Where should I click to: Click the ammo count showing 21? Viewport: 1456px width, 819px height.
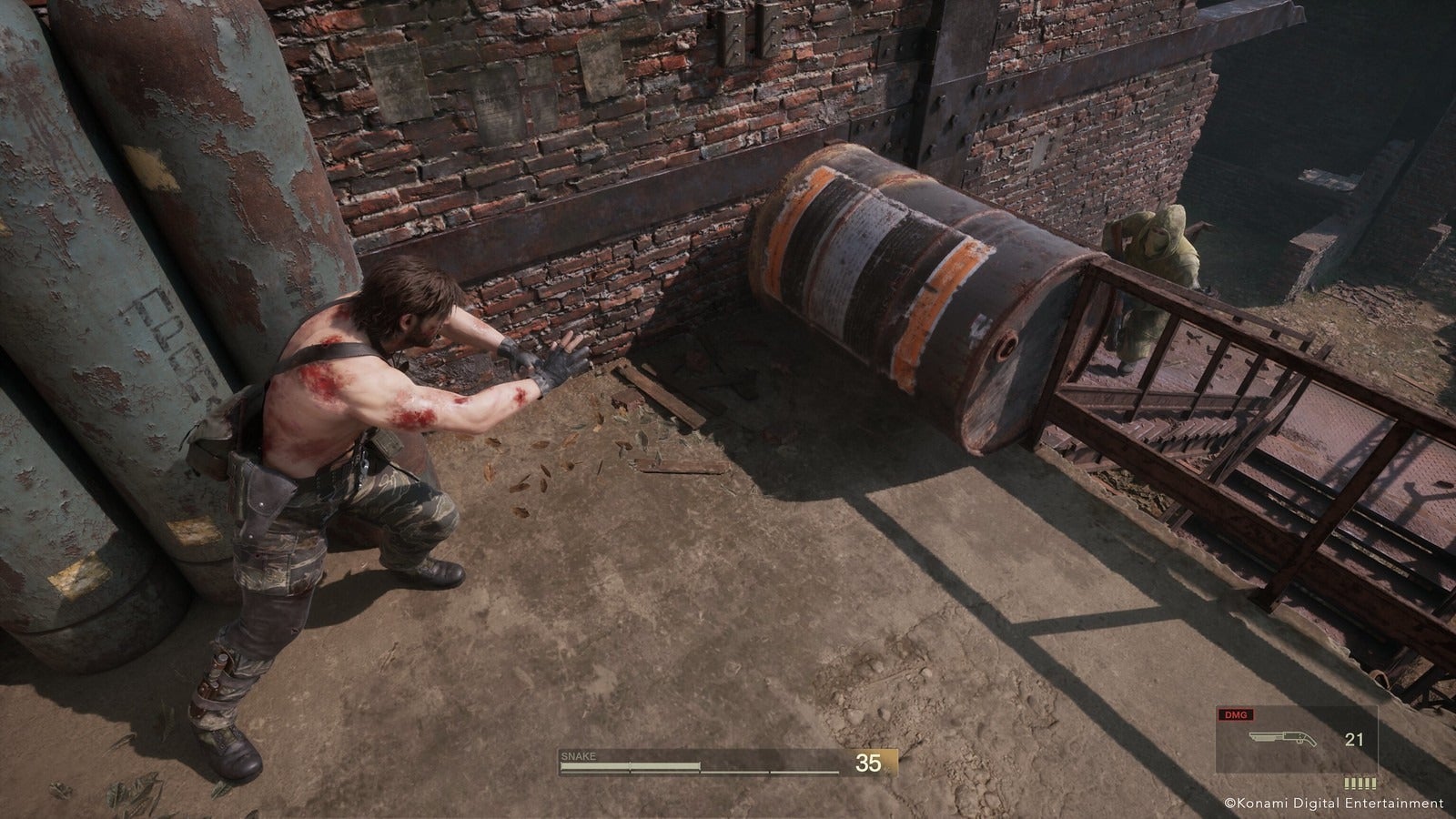(1353, 737)
